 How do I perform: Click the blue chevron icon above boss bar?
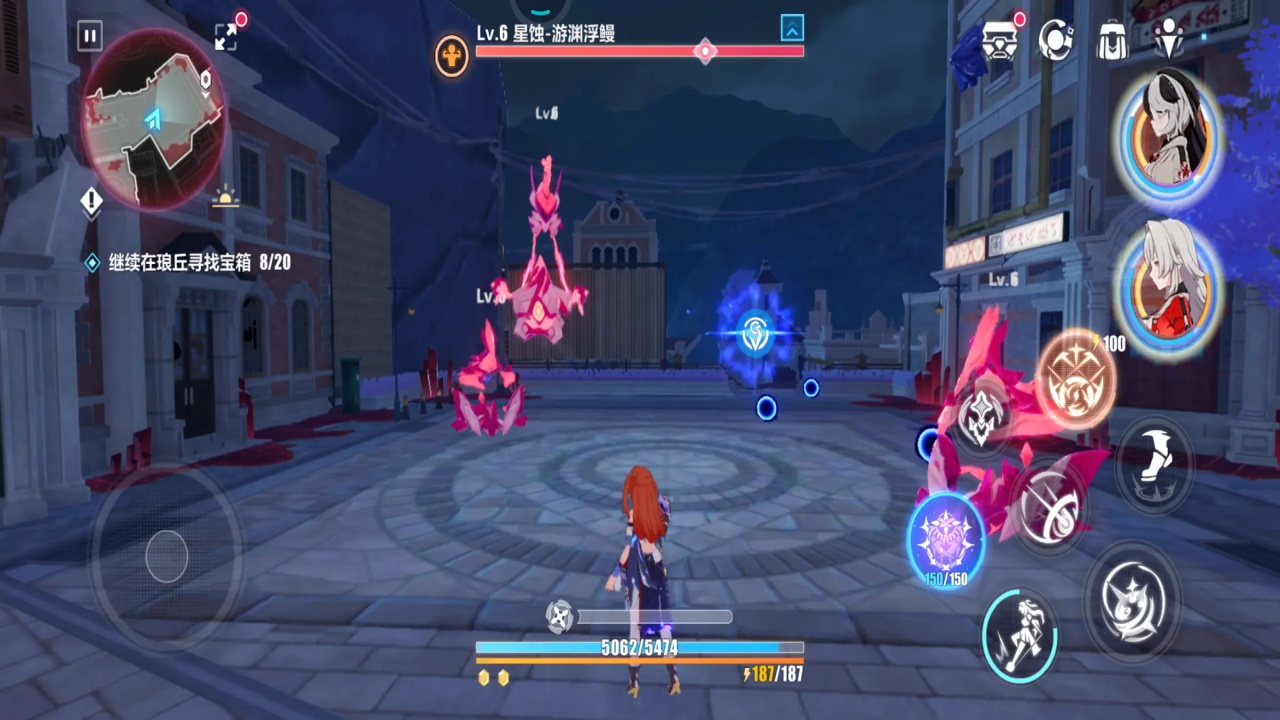[x=792, y=28]
